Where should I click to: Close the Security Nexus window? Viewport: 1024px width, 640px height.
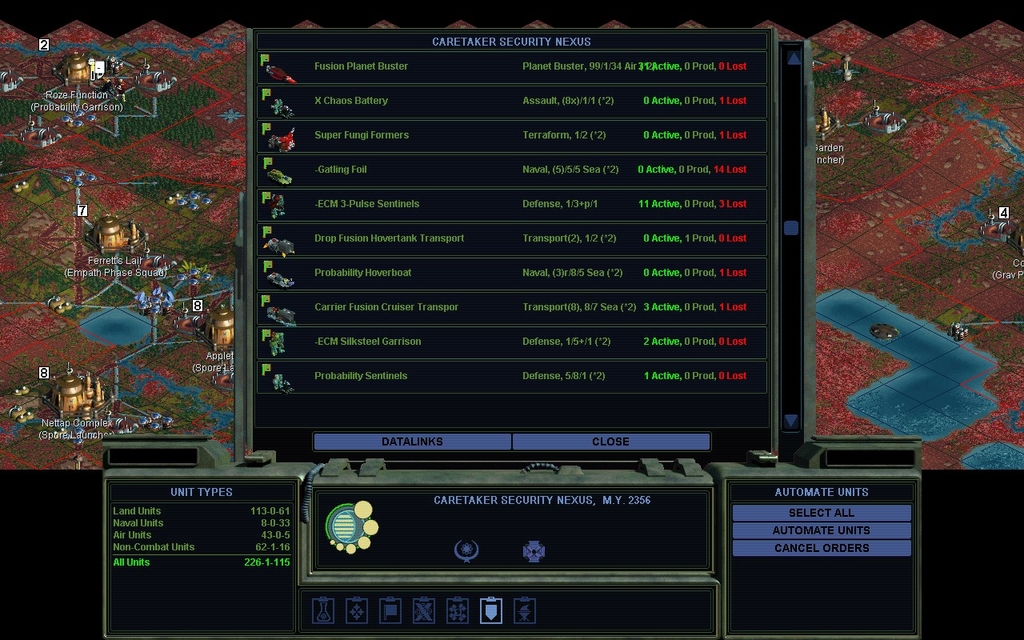tap(610, 442)
